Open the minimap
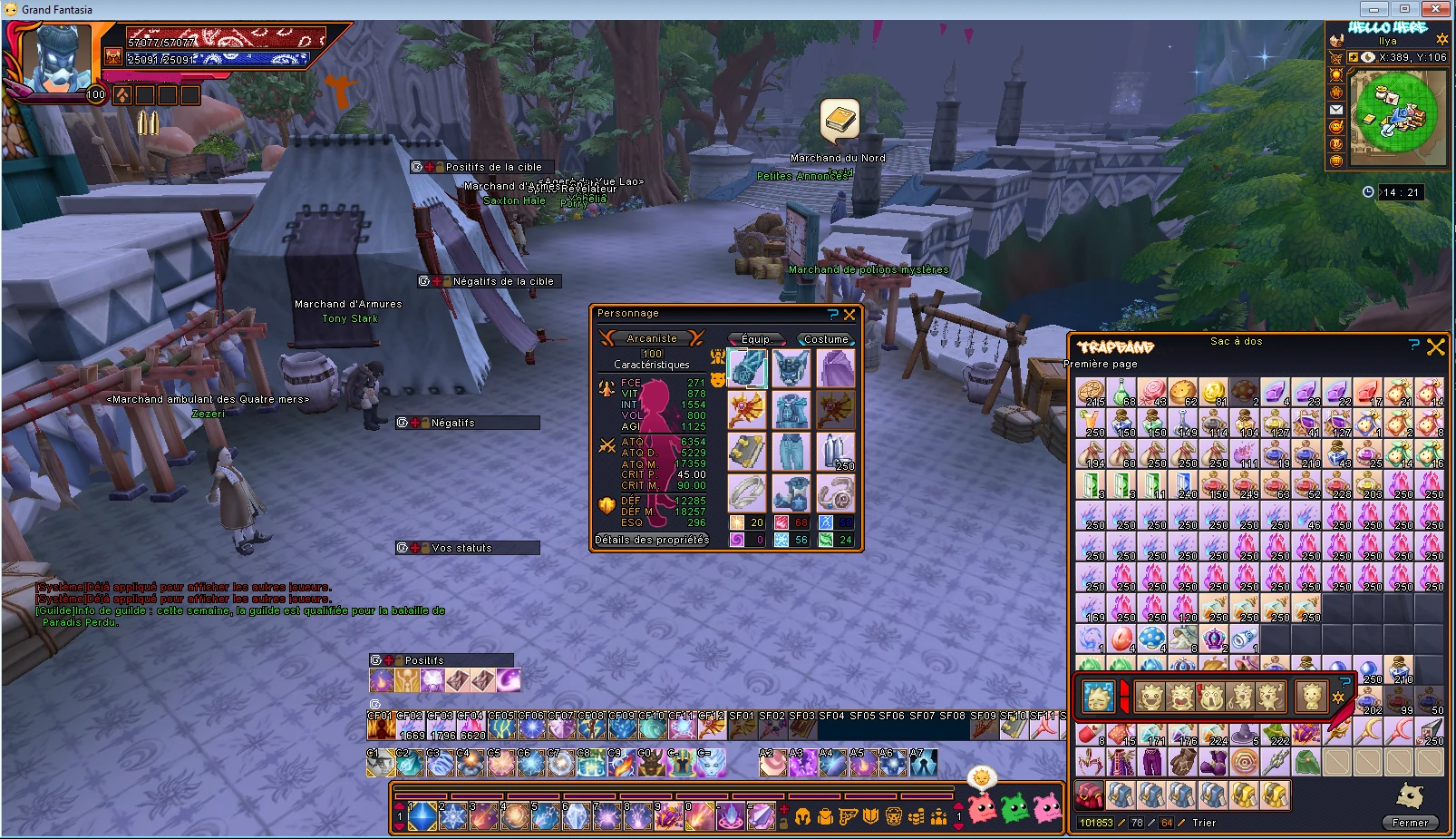 click(x=1395, y=112)
